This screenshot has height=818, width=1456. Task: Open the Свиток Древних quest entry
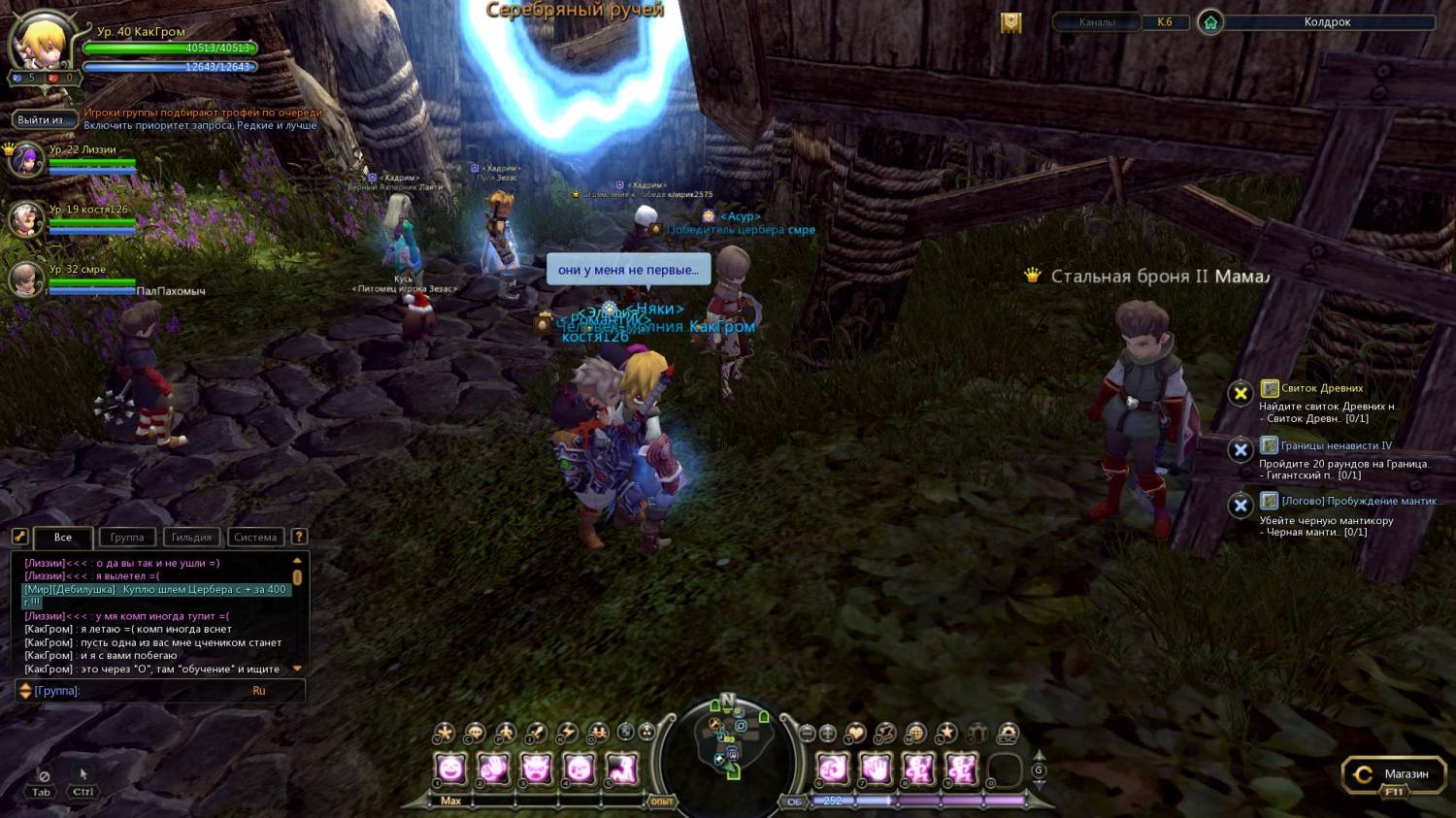1321,388
